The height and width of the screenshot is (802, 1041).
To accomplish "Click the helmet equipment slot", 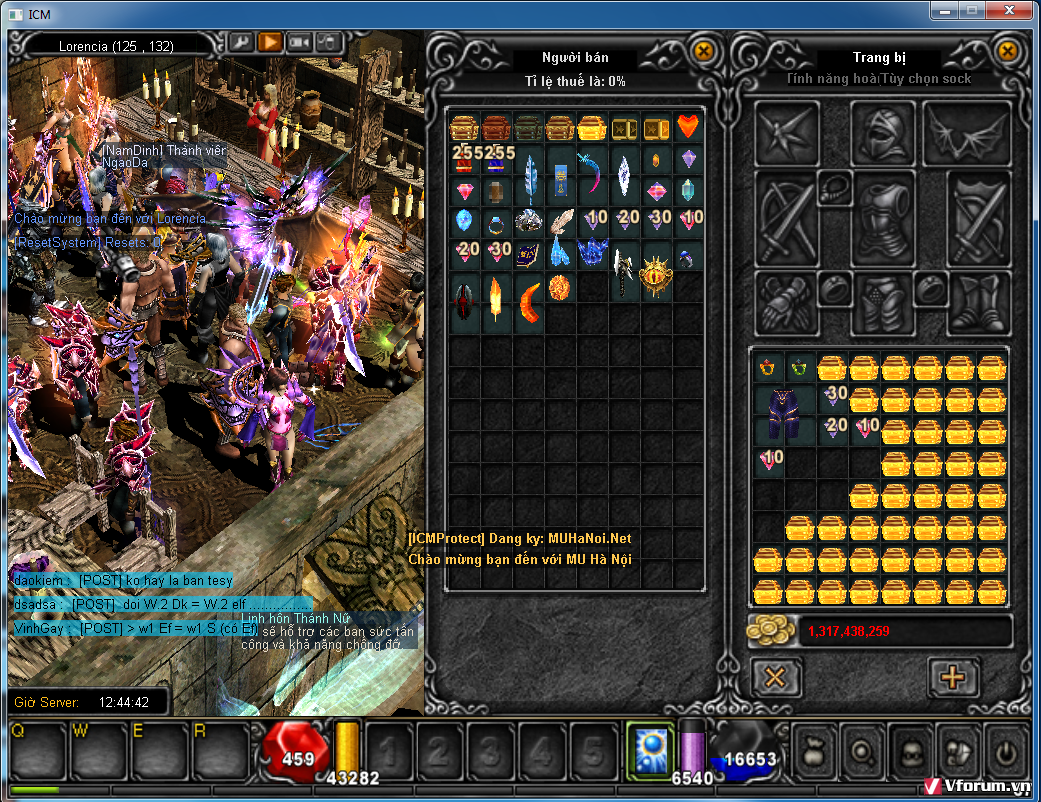I will pos(883,134).
